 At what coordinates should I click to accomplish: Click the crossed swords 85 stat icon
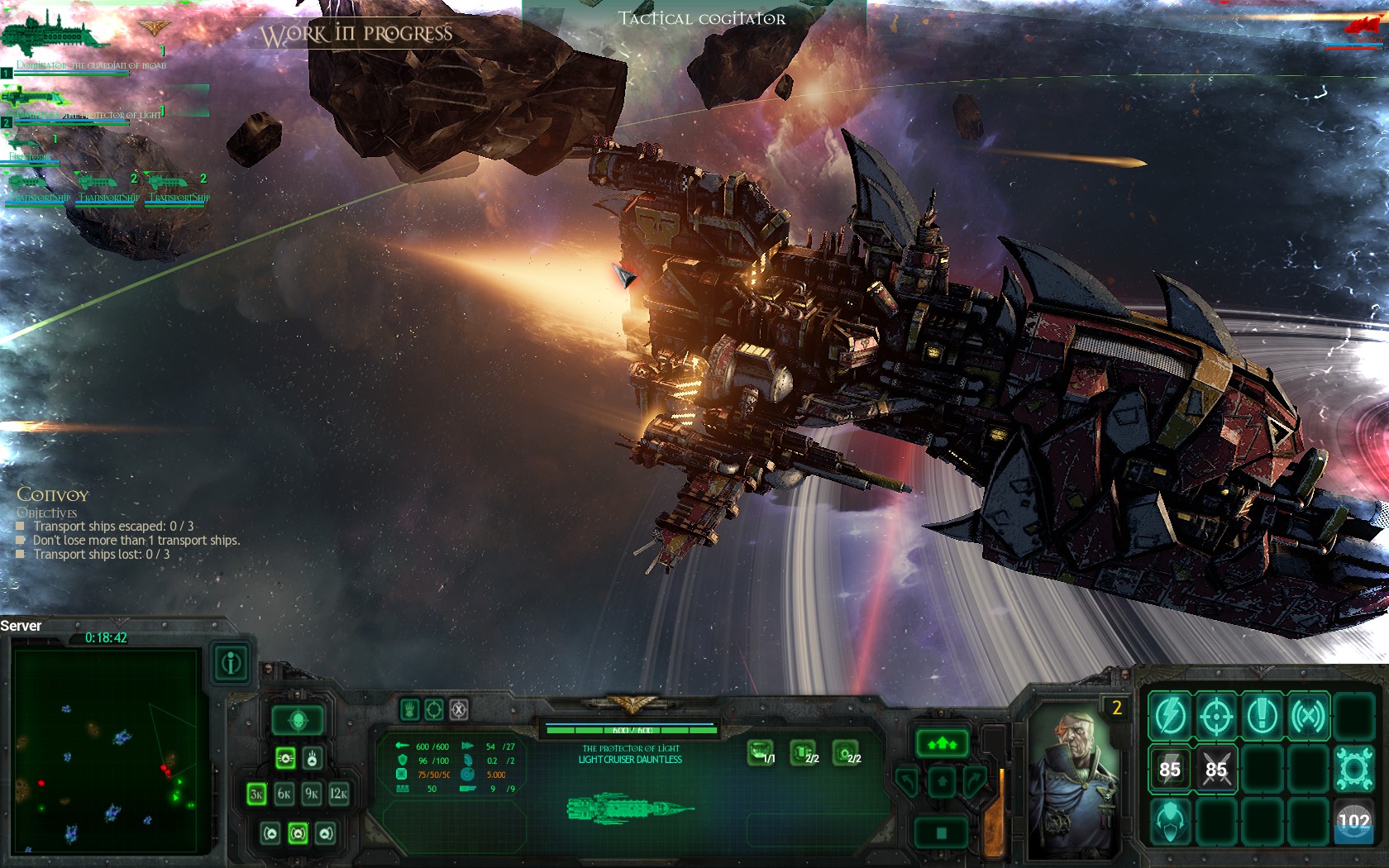tap(1218, 768)
